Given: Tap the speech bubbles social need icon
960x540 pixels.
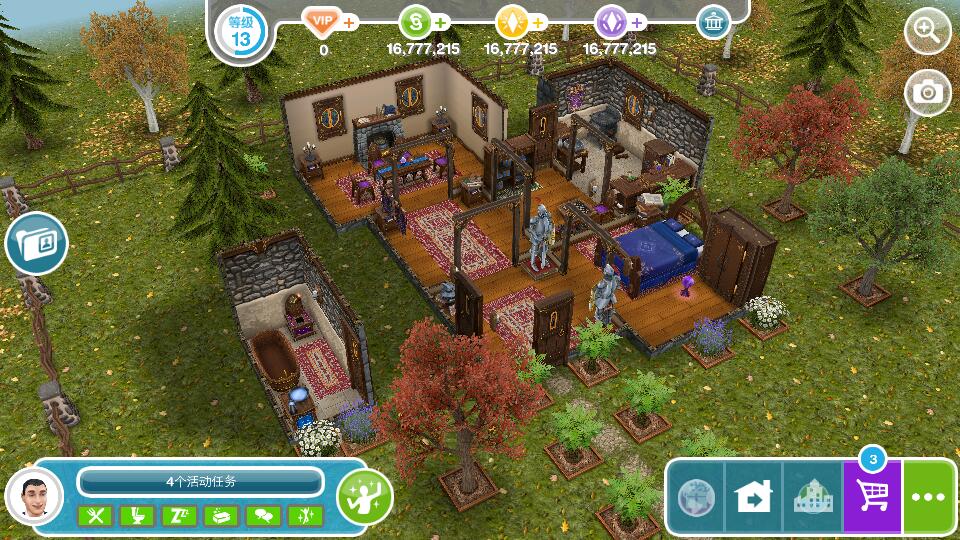Looking at the screenshot, I should pos(264,516).
